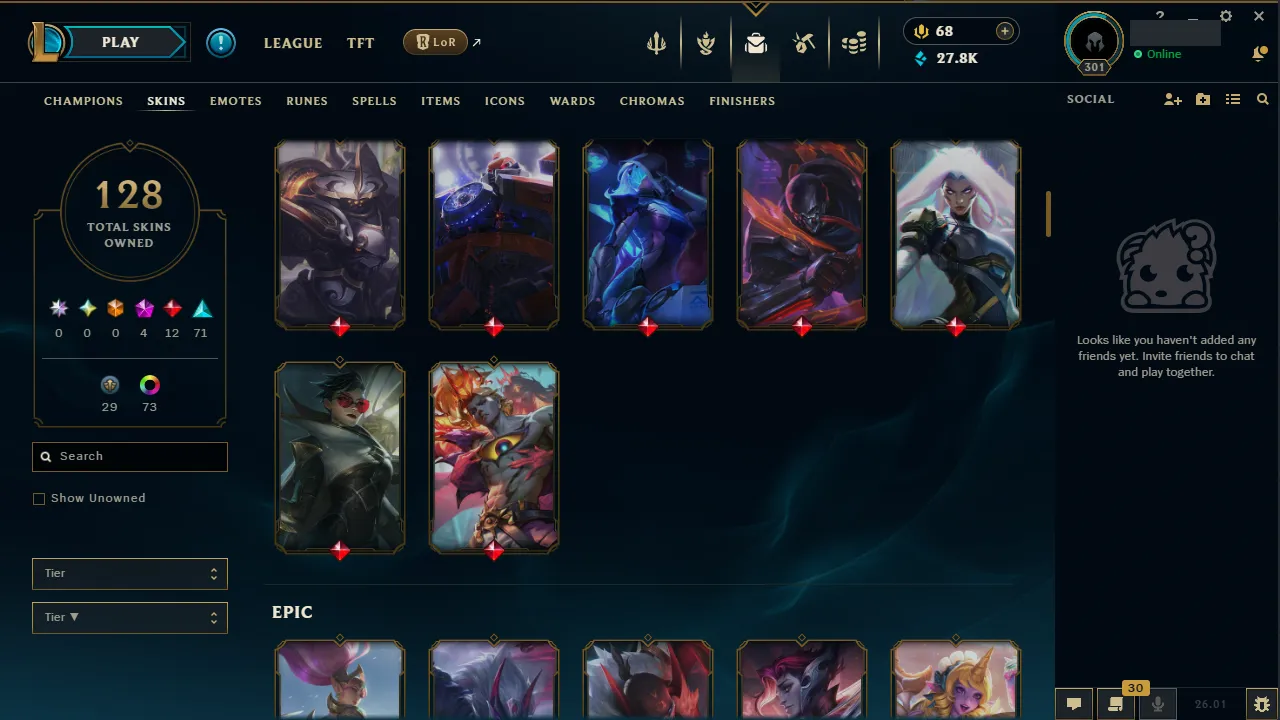Viewport: 1280px width, 720px height.
Task: Collapse the navbar with the gold chevron
Action: (756, 6)
